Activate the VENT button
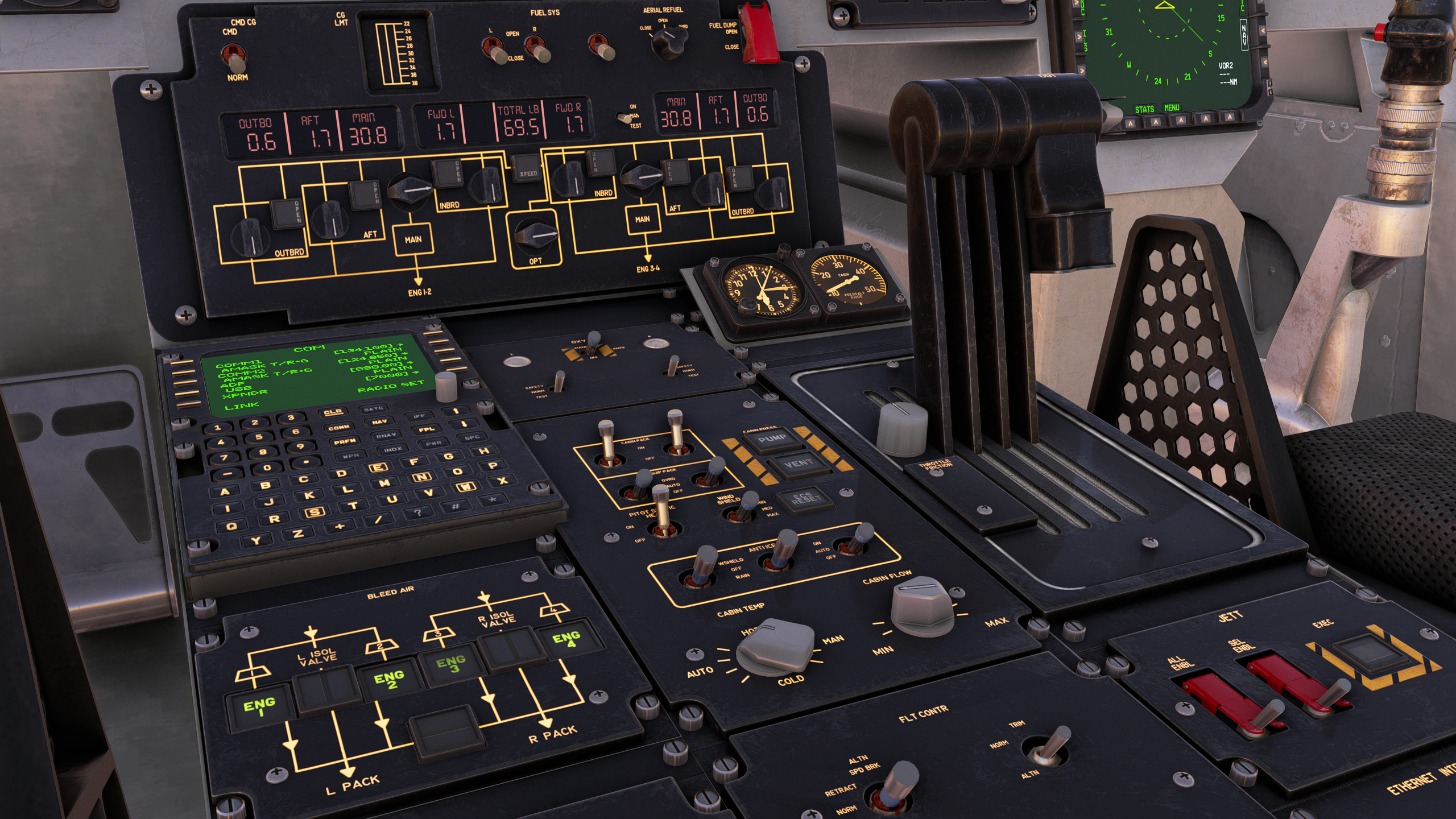This screenshot has height=819, width=1456. click(797, 464)
